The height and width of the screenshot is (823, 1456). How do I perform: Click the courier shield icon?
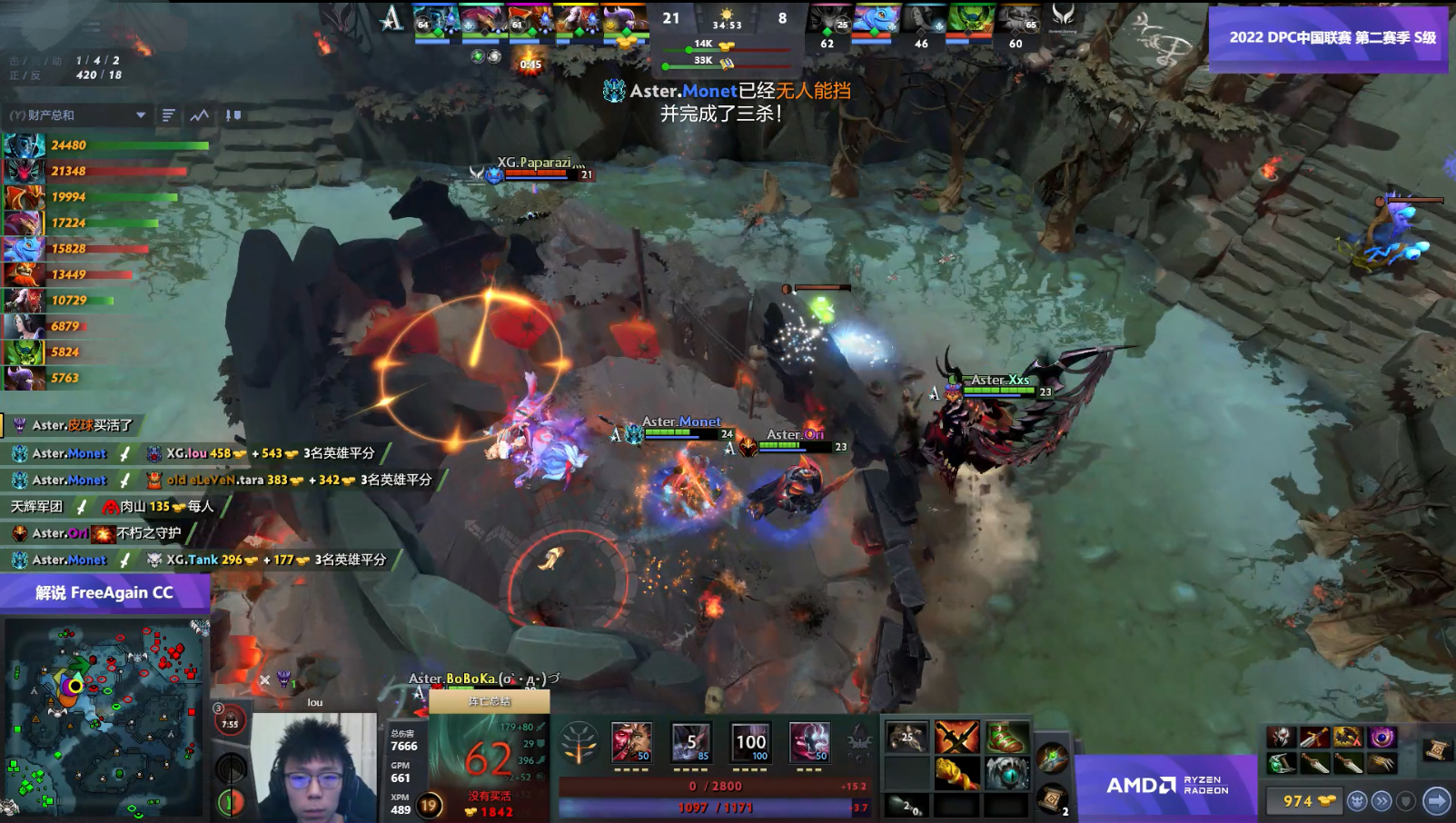coord(1406,801)
